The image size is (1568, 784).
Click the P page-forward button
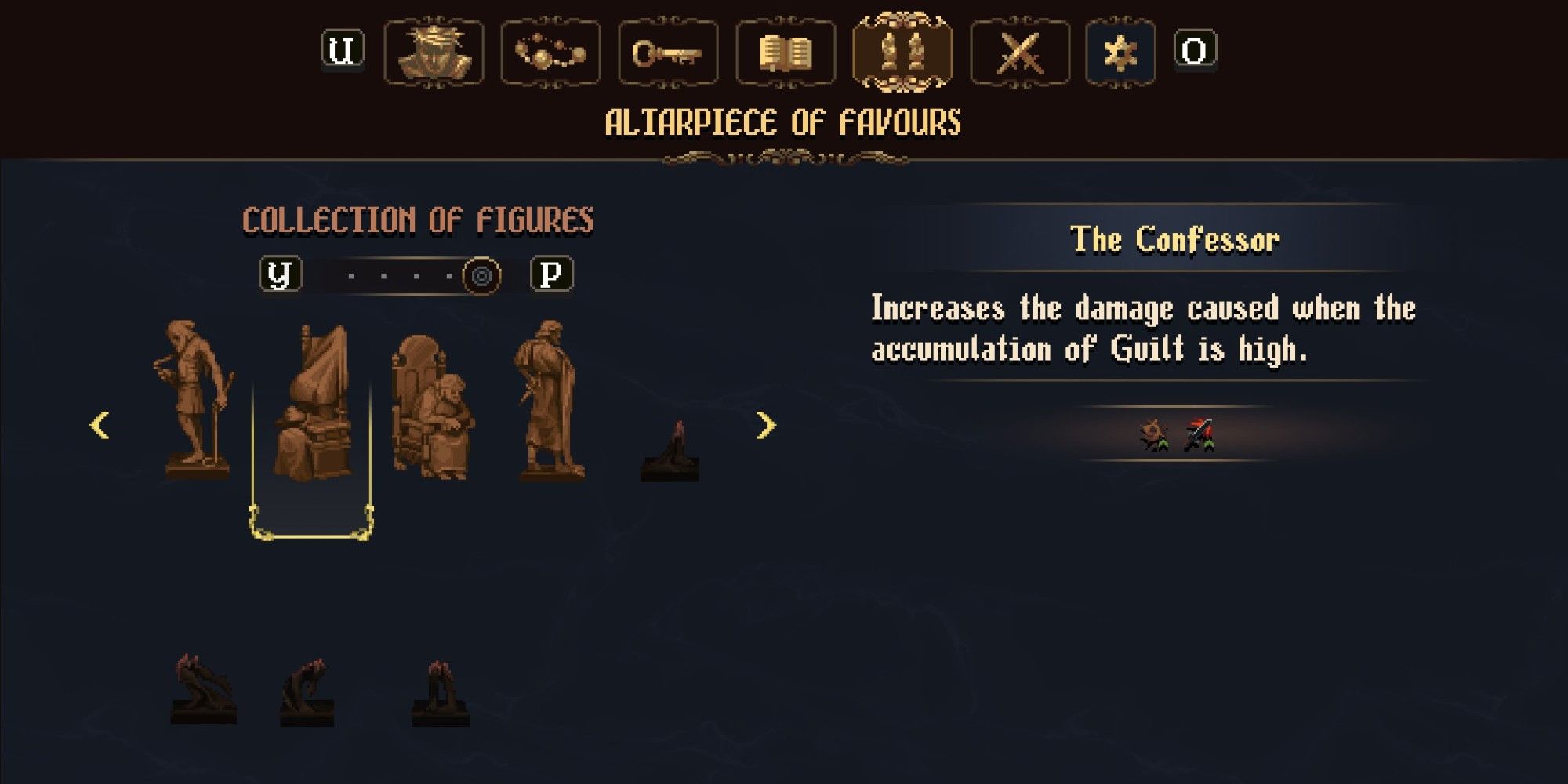point(554,274)
